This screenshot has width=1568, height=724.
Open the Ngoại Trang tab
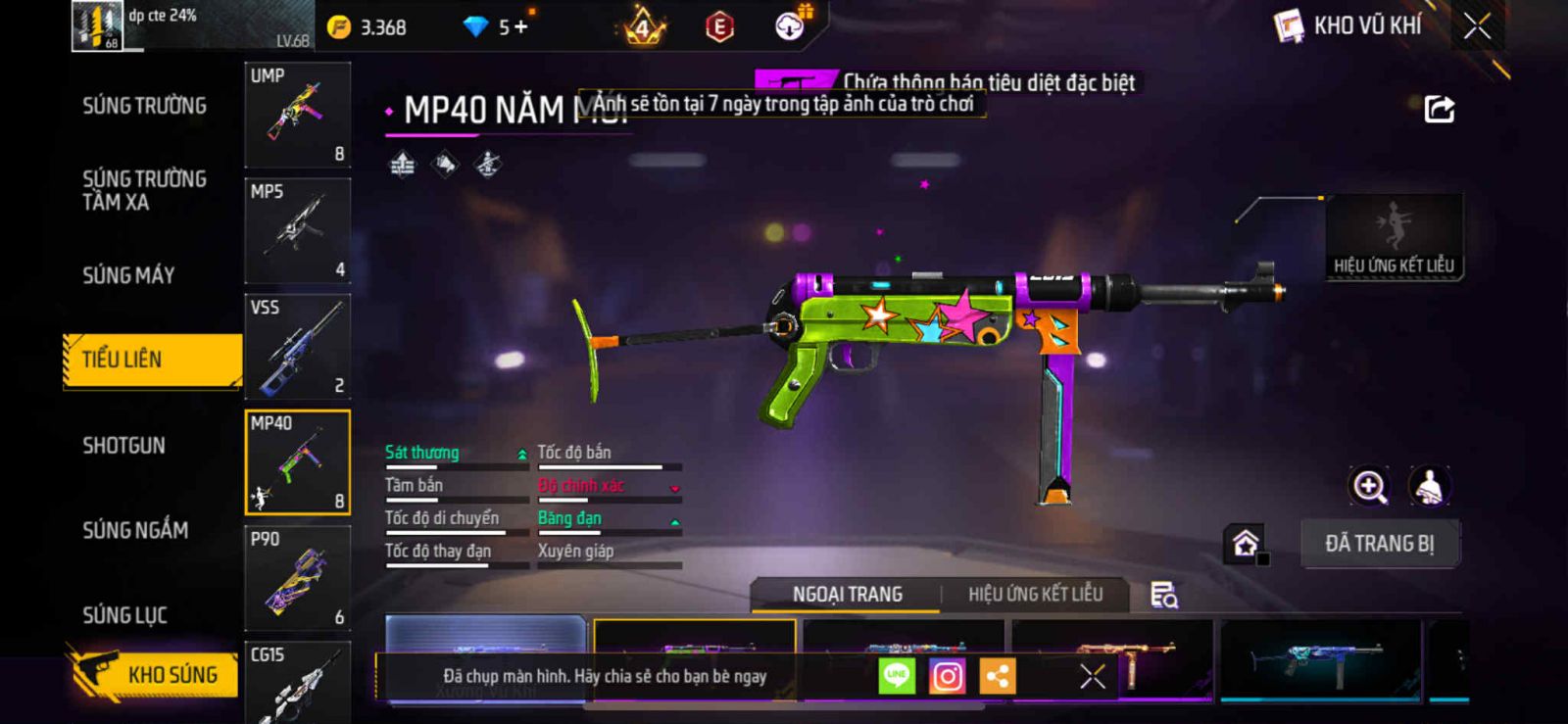tap(847, 595)
